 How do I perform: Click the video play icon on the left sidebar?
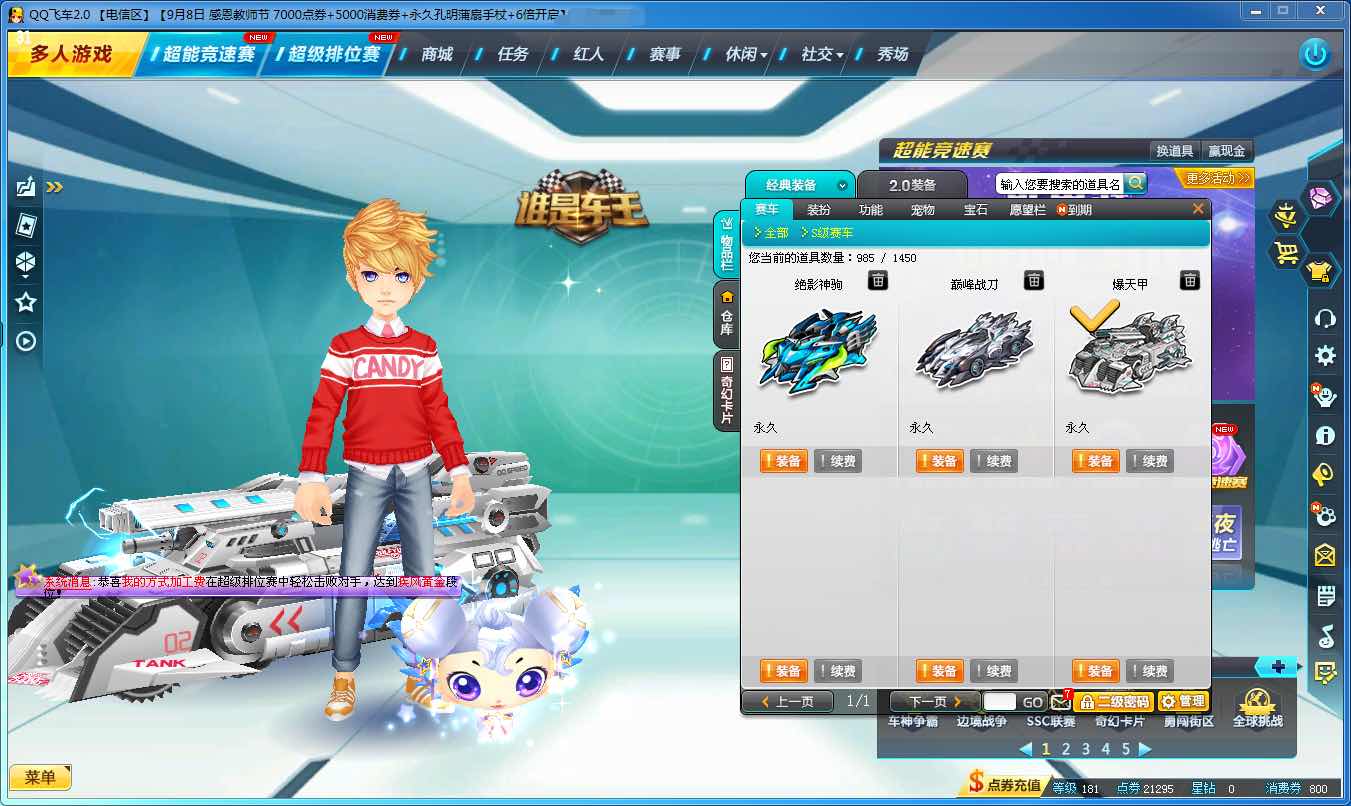tap(25, 340)
